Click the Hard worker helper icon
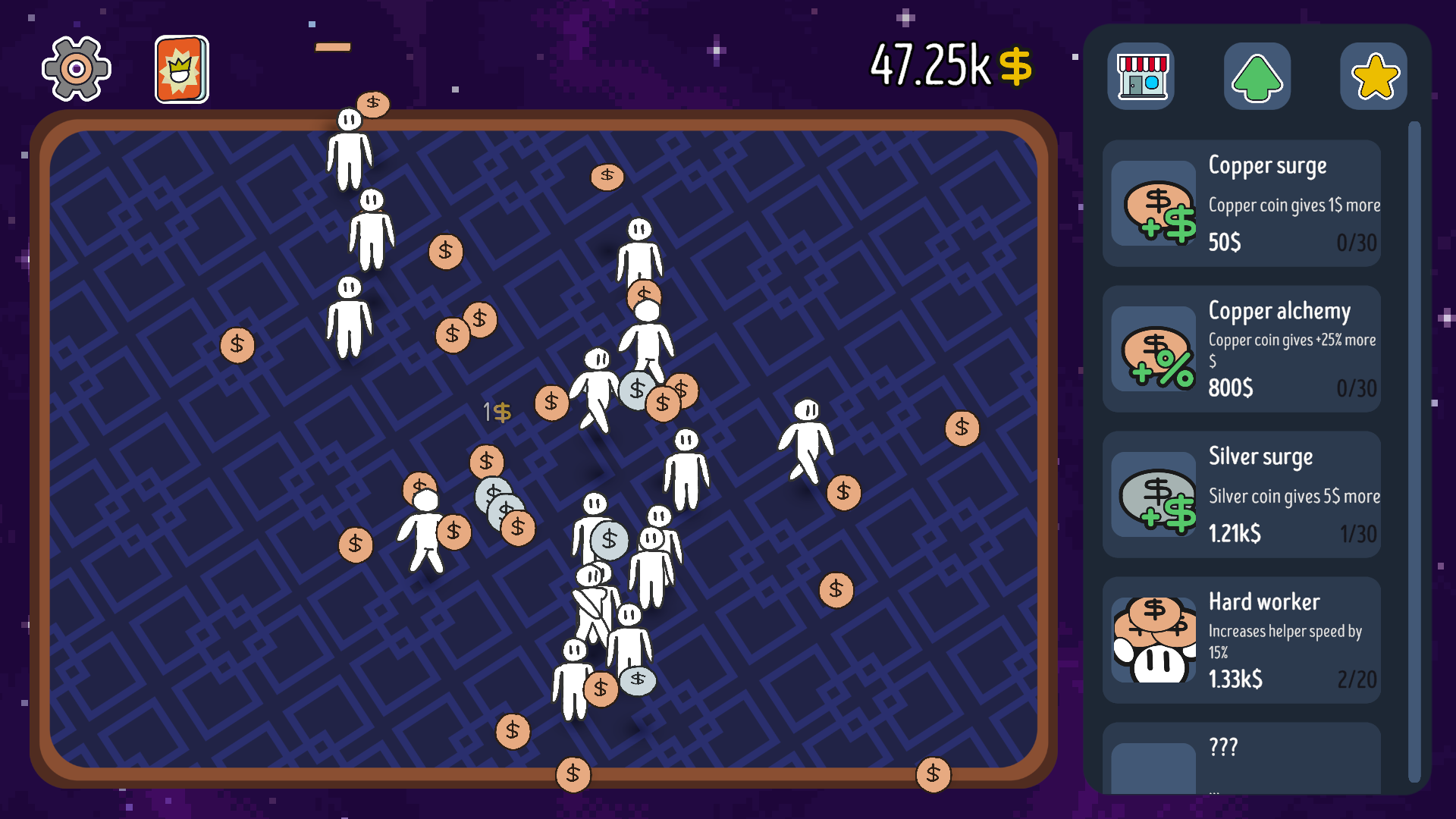This screenshot has width=1456, height=819. point(1153,641)
